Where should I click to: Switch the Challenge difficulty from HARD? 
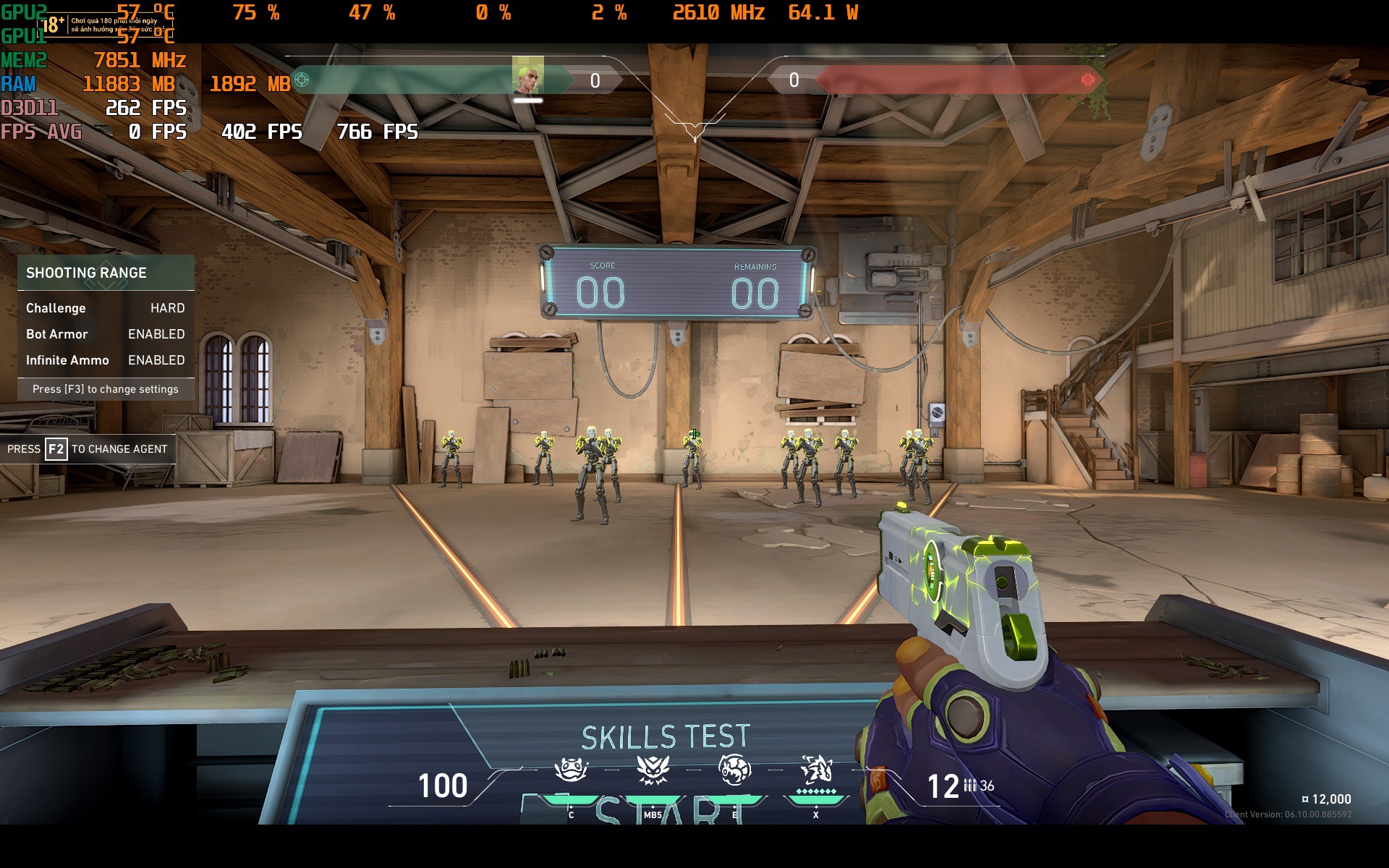tap(167, 307)
